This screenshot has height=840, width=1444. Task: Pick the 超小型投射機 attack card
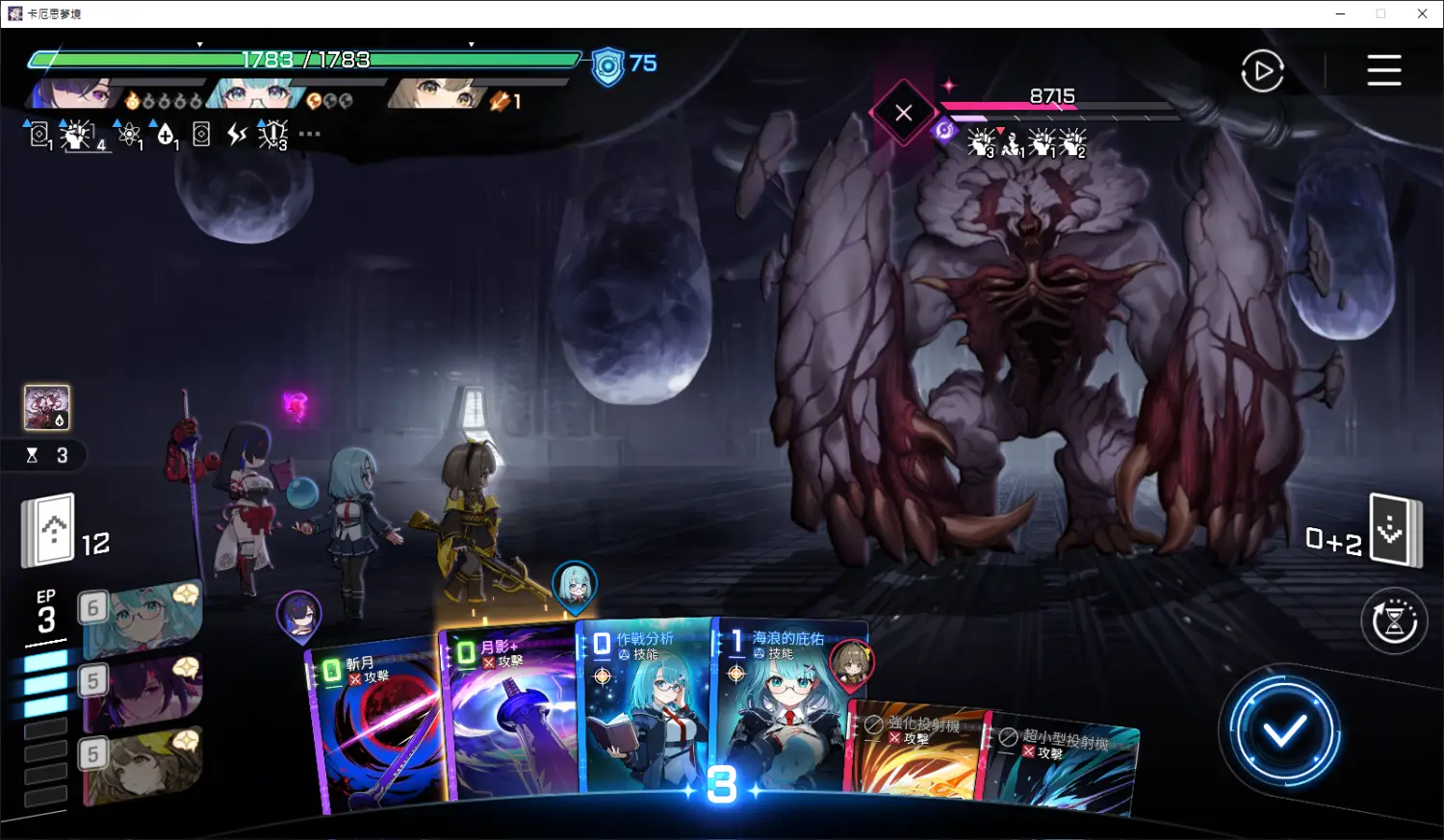pyautogui.click(x=1064, y=765)
